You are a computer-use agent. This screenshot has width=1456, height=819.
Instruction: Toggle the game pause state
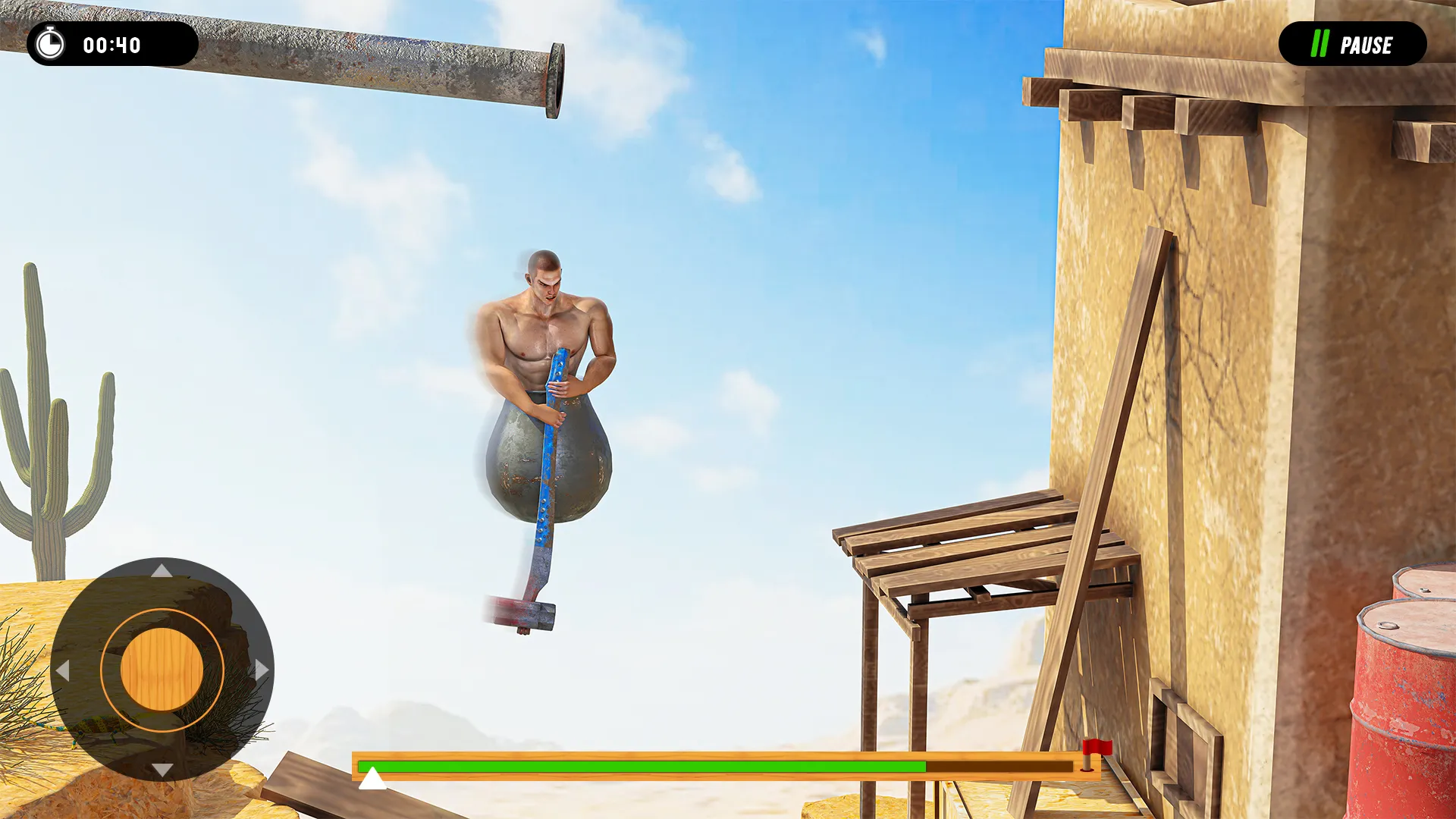(x=1354, y=45)
